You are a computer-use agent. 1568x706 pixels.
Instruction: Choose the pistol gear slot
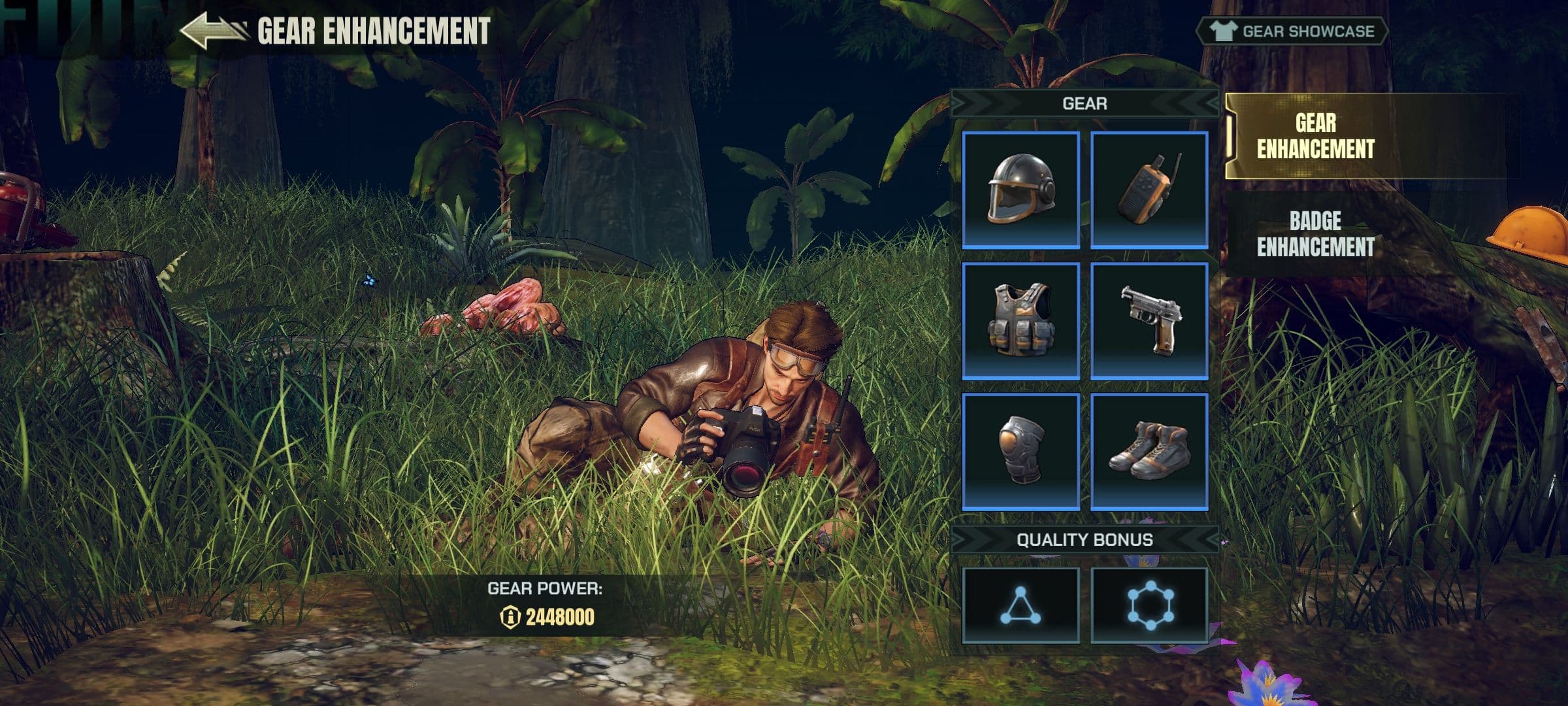tap(1149, 320)
